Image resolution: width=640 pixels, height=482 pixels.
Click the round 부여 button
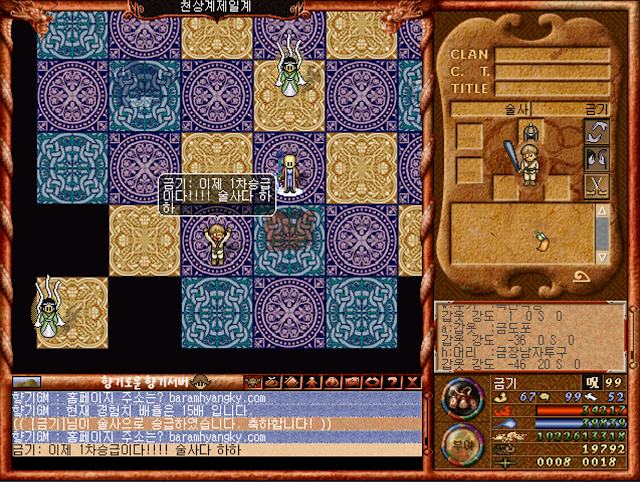[x=463, y=444]
